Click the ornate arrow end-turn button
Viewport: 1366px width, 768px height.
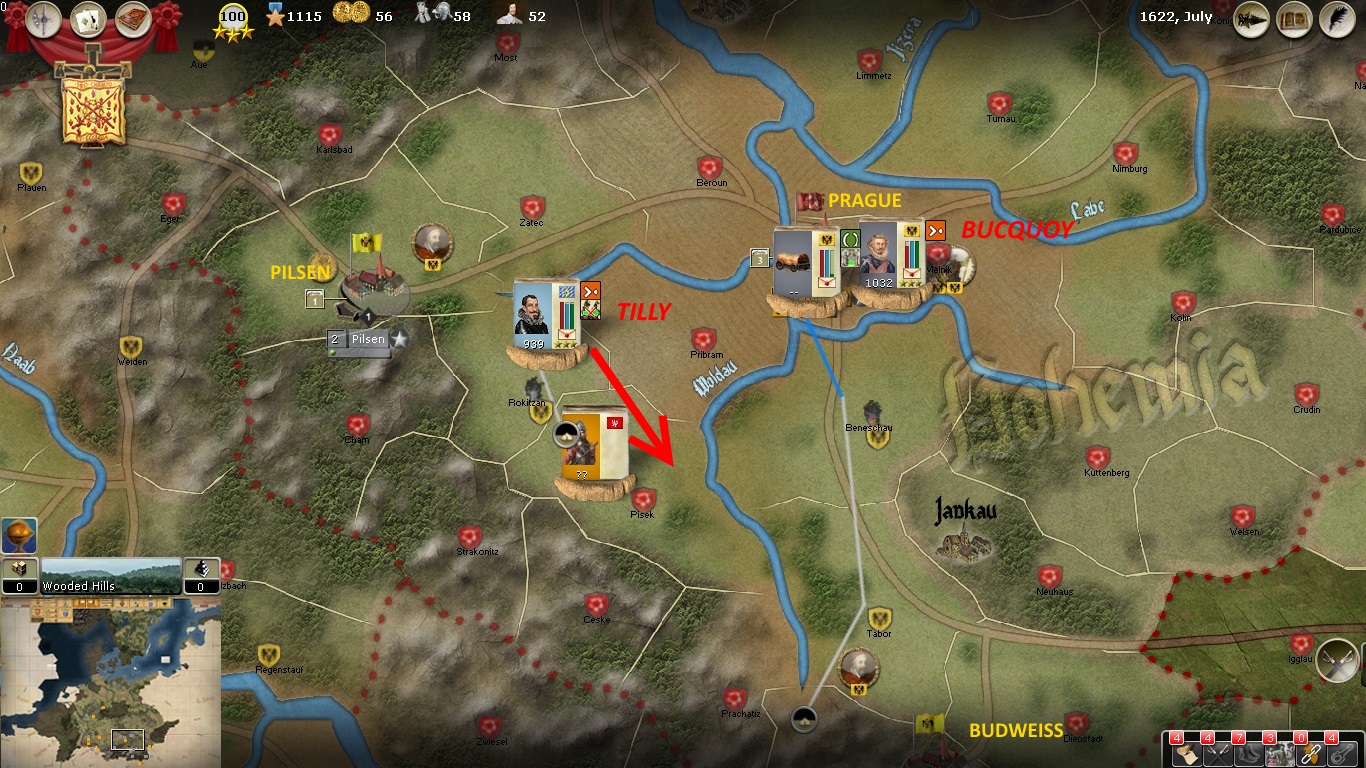pyautogui.click(x=1253, y=18)
